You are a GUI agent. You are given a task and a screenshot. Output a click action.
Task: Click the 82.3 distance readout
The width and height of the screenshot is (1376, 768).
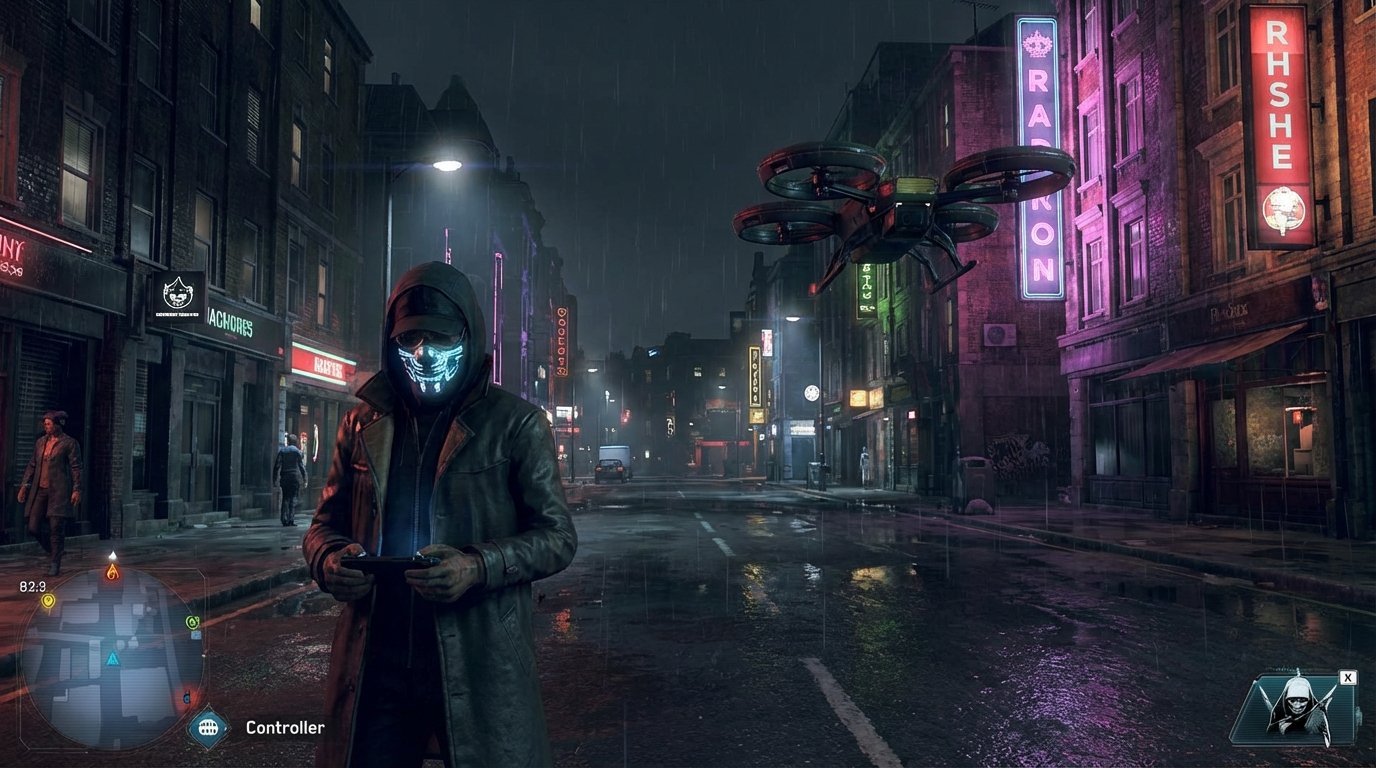coord(31,586)
